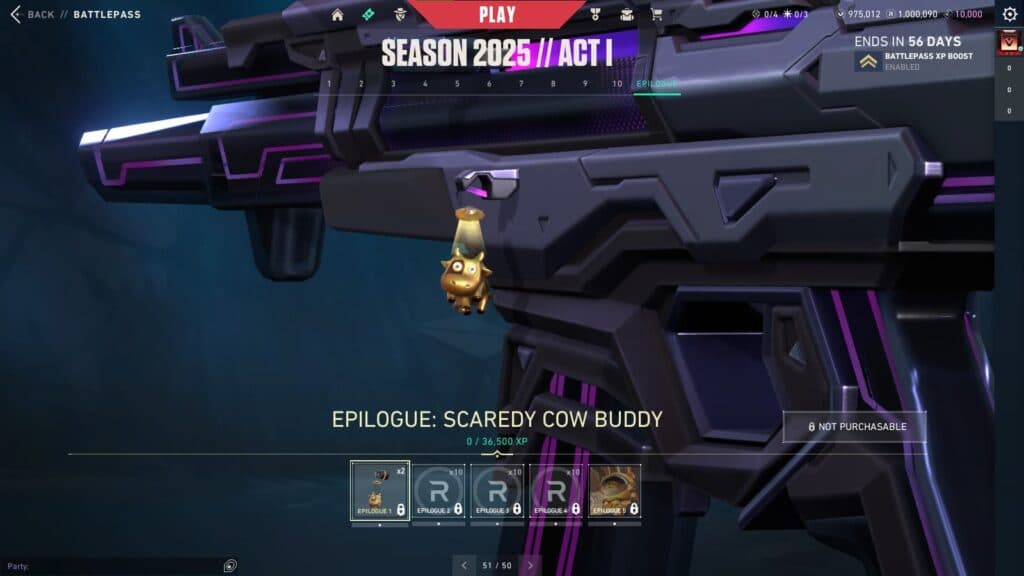Select the Epilogue 2 reward tile
This screenshot has height=576, width=1024.
click(439, 490)
